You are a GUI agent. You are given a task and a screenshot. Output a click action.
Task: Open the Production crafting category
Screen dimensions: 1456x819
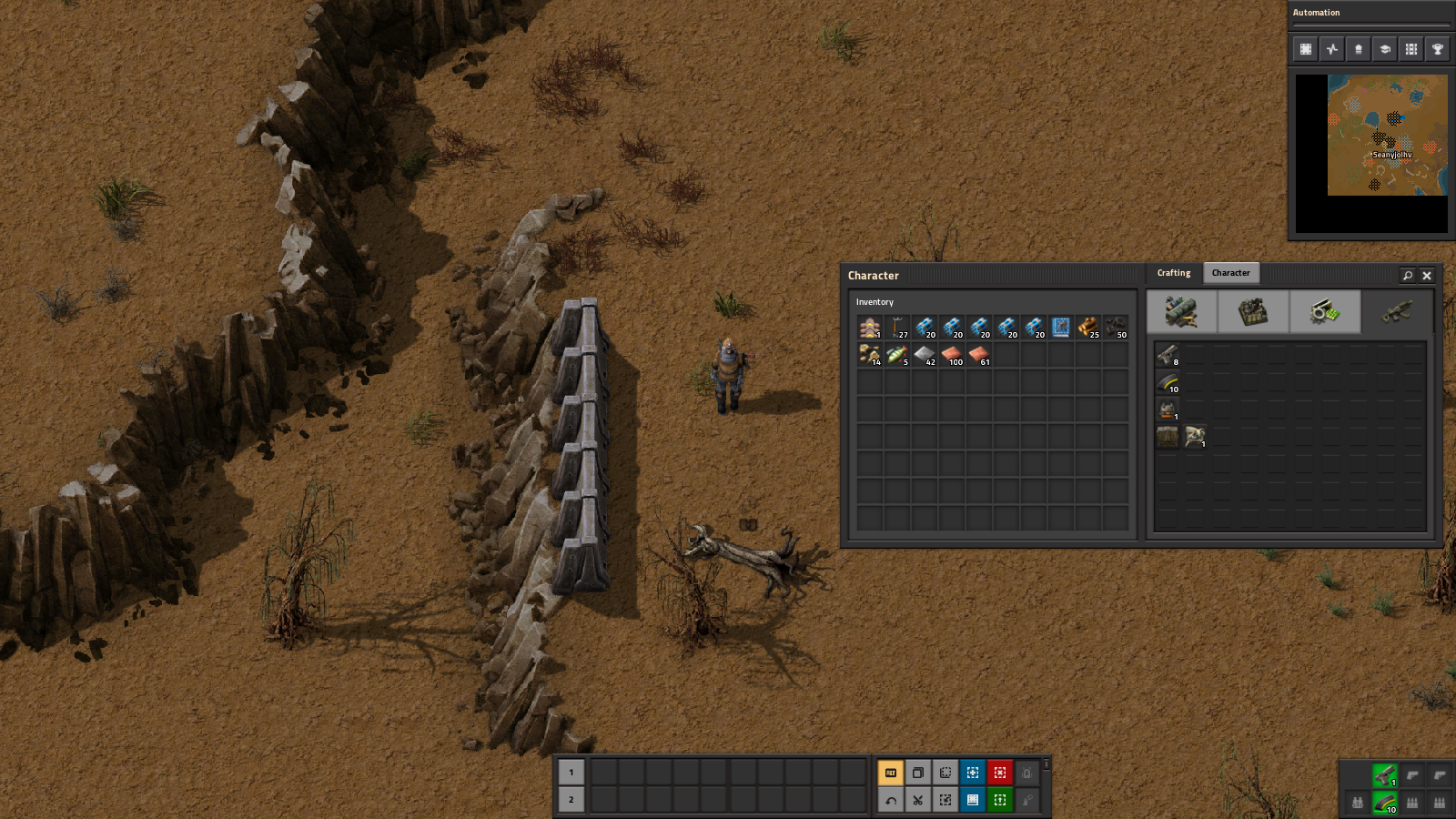1253,312
